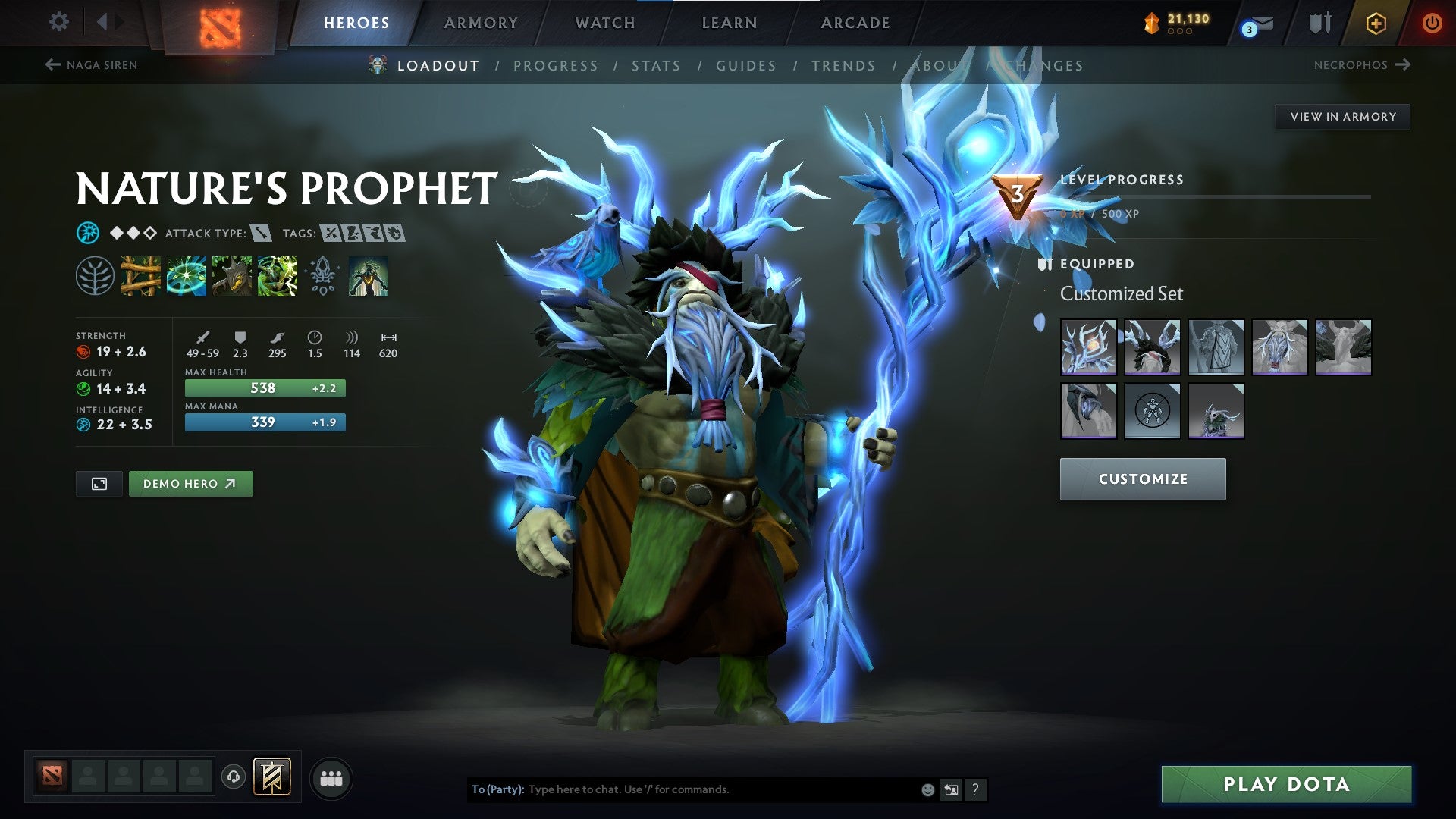
Task: Click the Find Group people icon
Action: 331,777
